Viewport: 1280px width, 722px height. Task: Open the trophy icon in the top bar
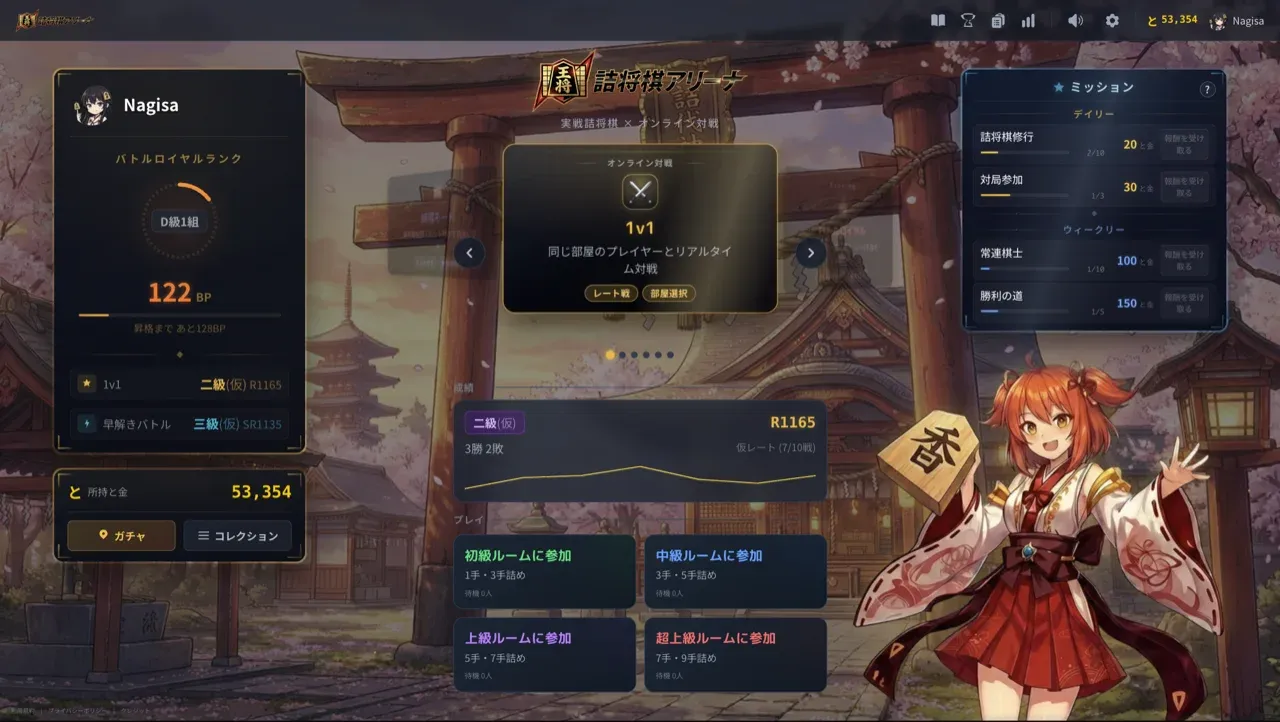(x=968, y=21)
